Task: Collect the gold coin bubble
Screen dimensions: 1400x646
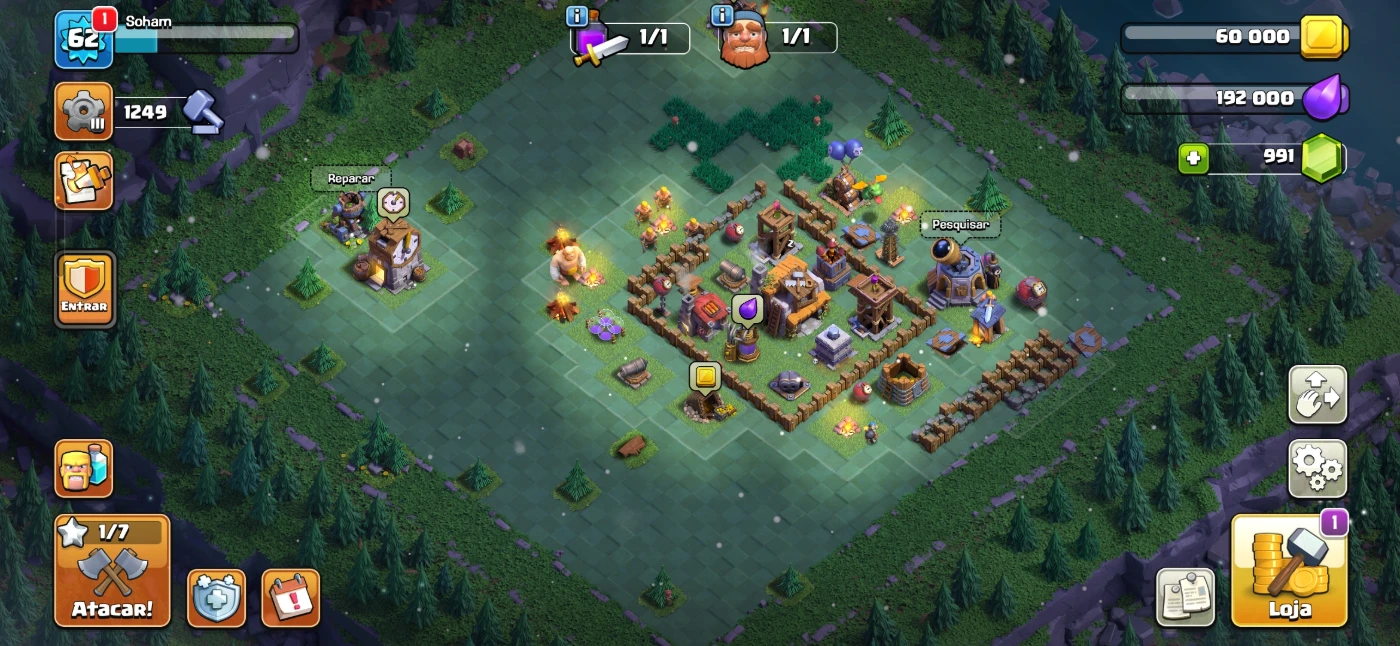Action: click(705, 377)
